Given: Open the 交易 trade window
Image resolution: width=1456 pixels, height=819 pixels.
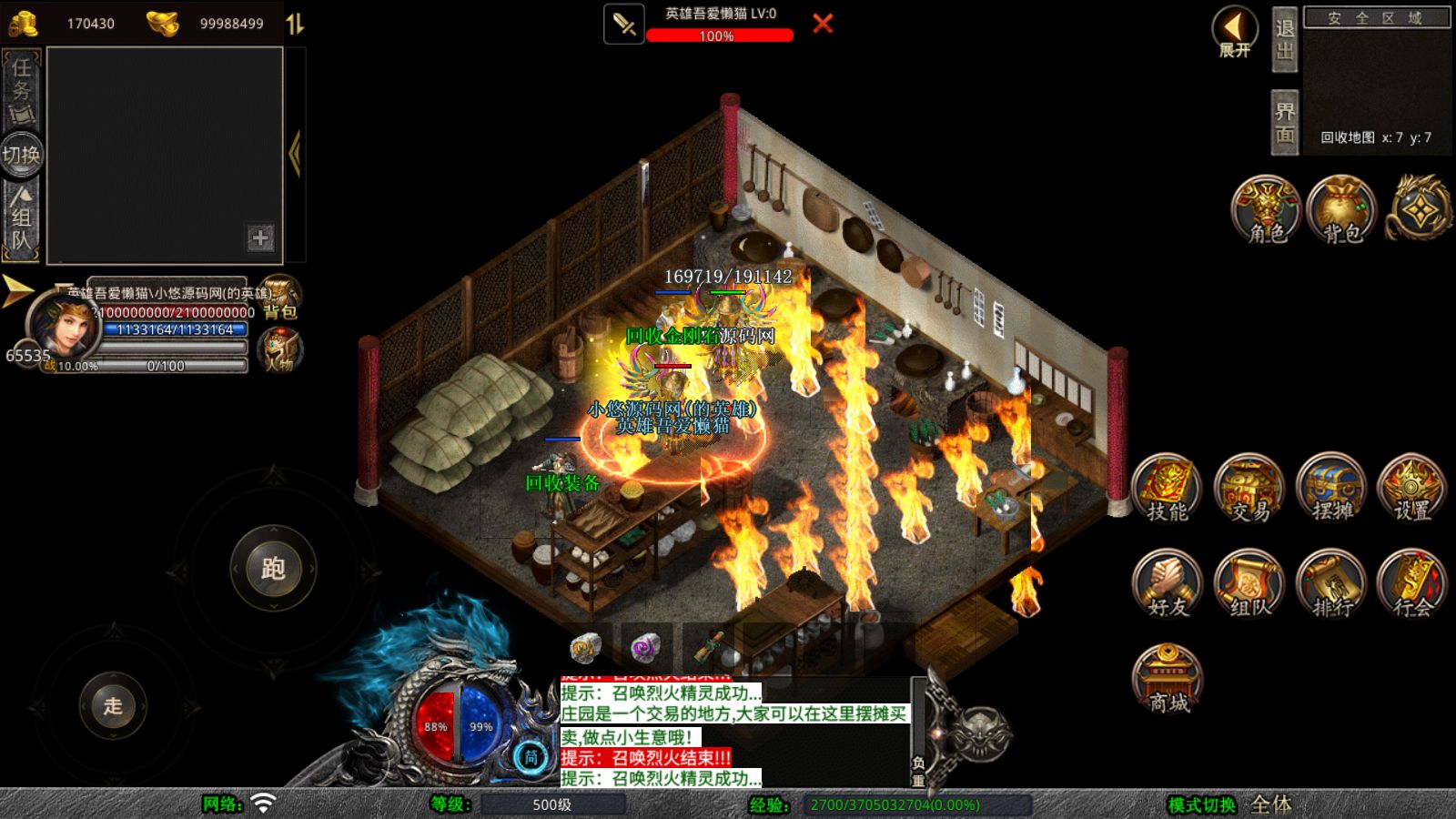Looking at the screenshot, I should pyautogui.click(x=1249, y=489).
